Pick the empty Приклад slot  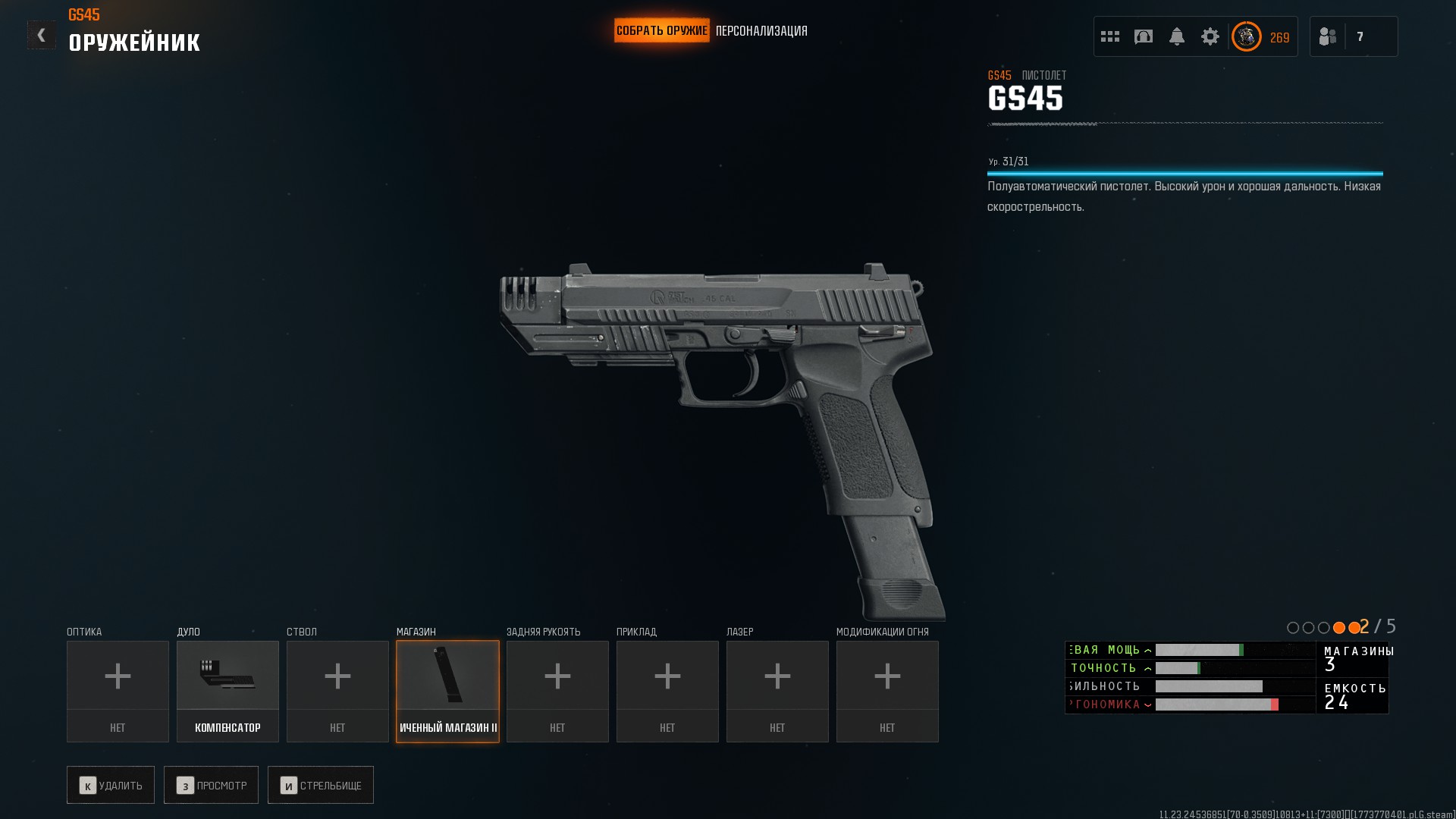[x=667, y=691]
